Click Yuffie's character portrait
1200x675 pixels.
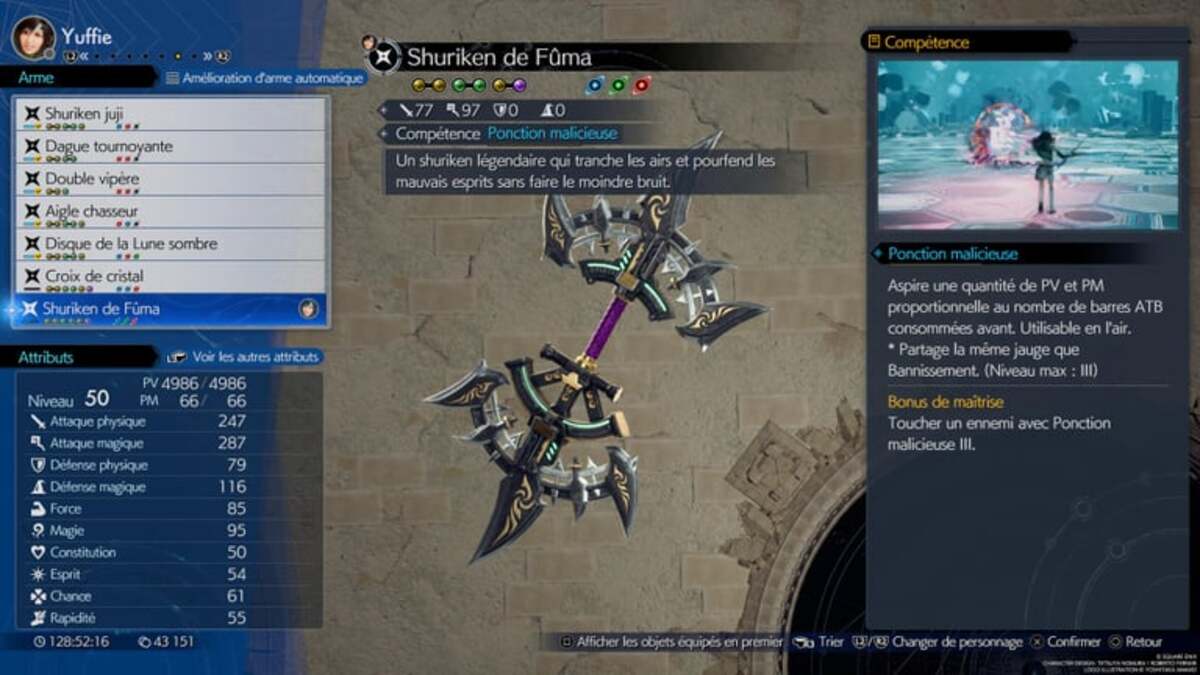click(x=33, y=37)
